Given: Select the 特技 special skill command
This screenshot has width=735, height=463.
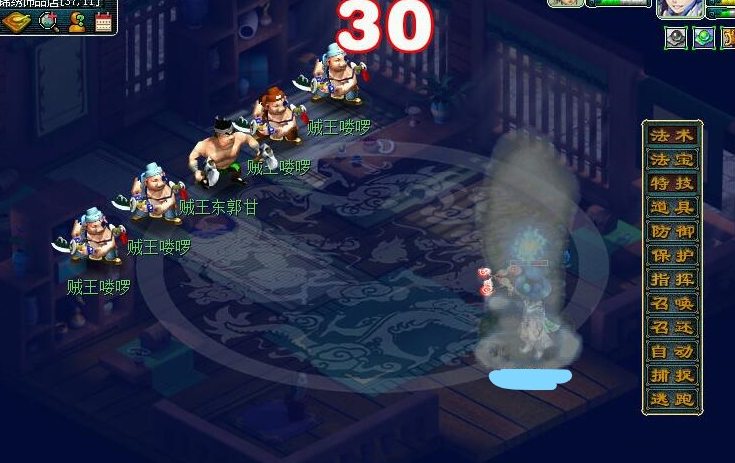Looking at the screenshot, I should coord(672,183).
